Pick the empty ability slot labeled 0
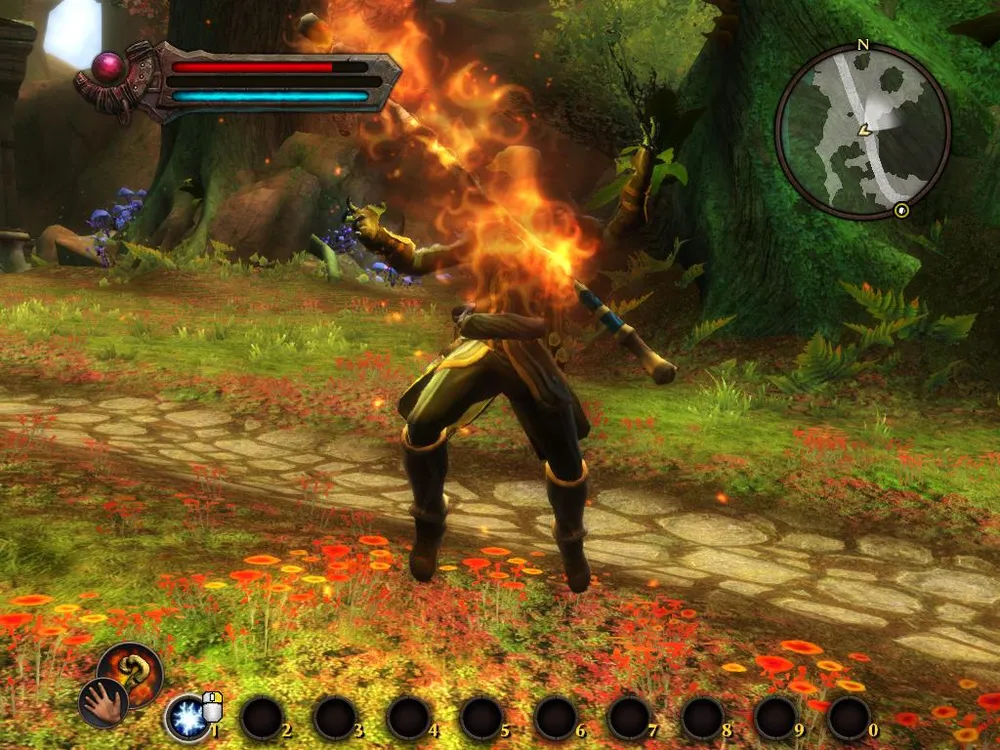The width and height of the screenshot is (1000, 750). coord(849,718)
